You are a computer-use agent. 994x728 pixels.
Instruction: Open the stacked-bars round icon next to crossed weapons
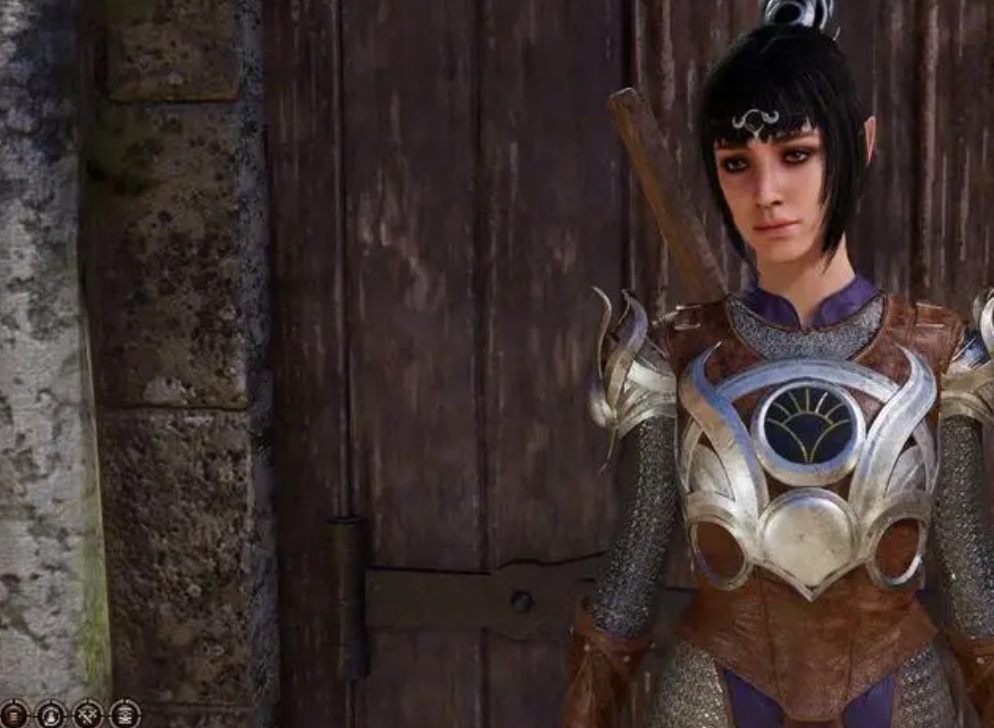124,714
